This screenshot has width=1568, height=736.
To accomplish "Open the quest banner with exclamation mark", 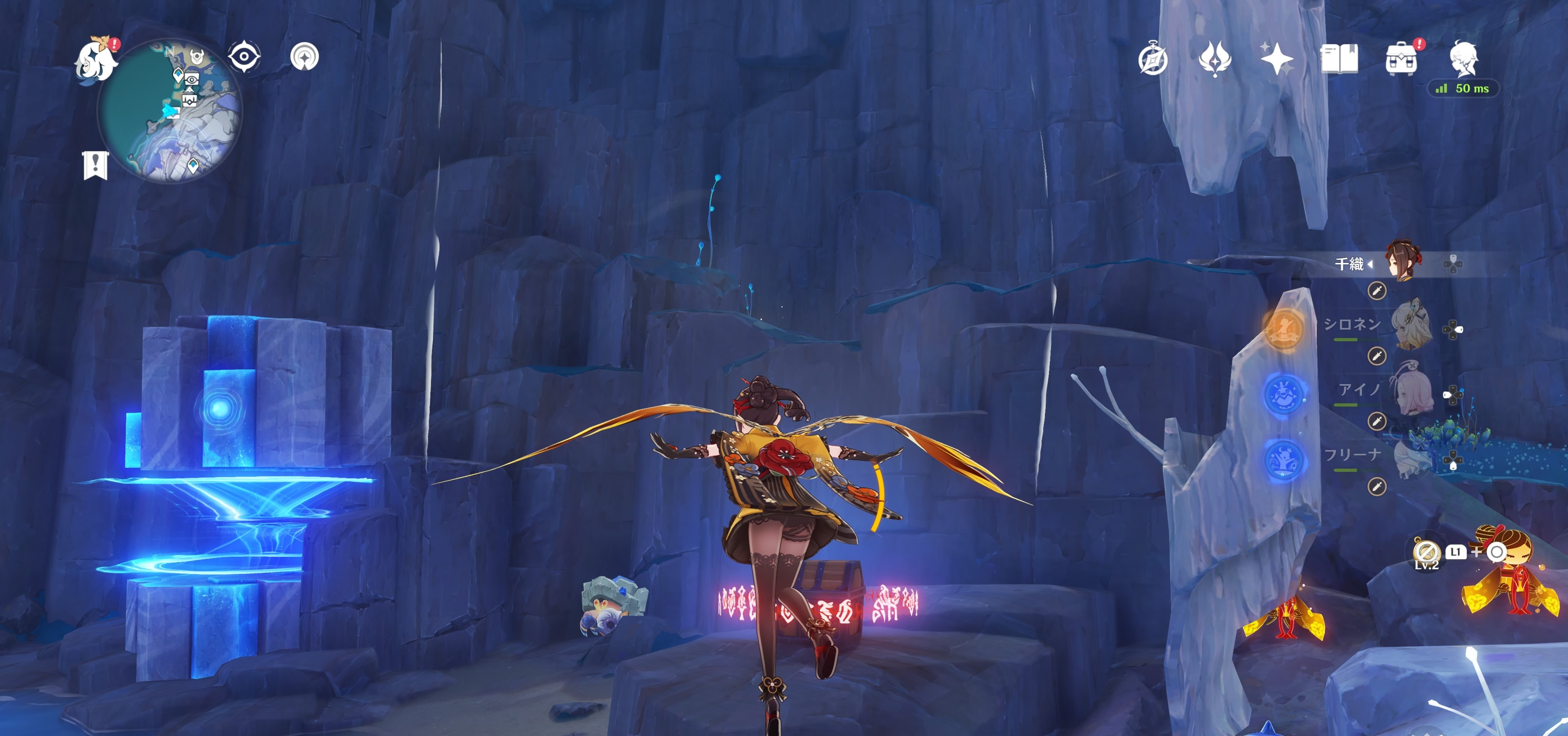I will (x=95, y=165).
